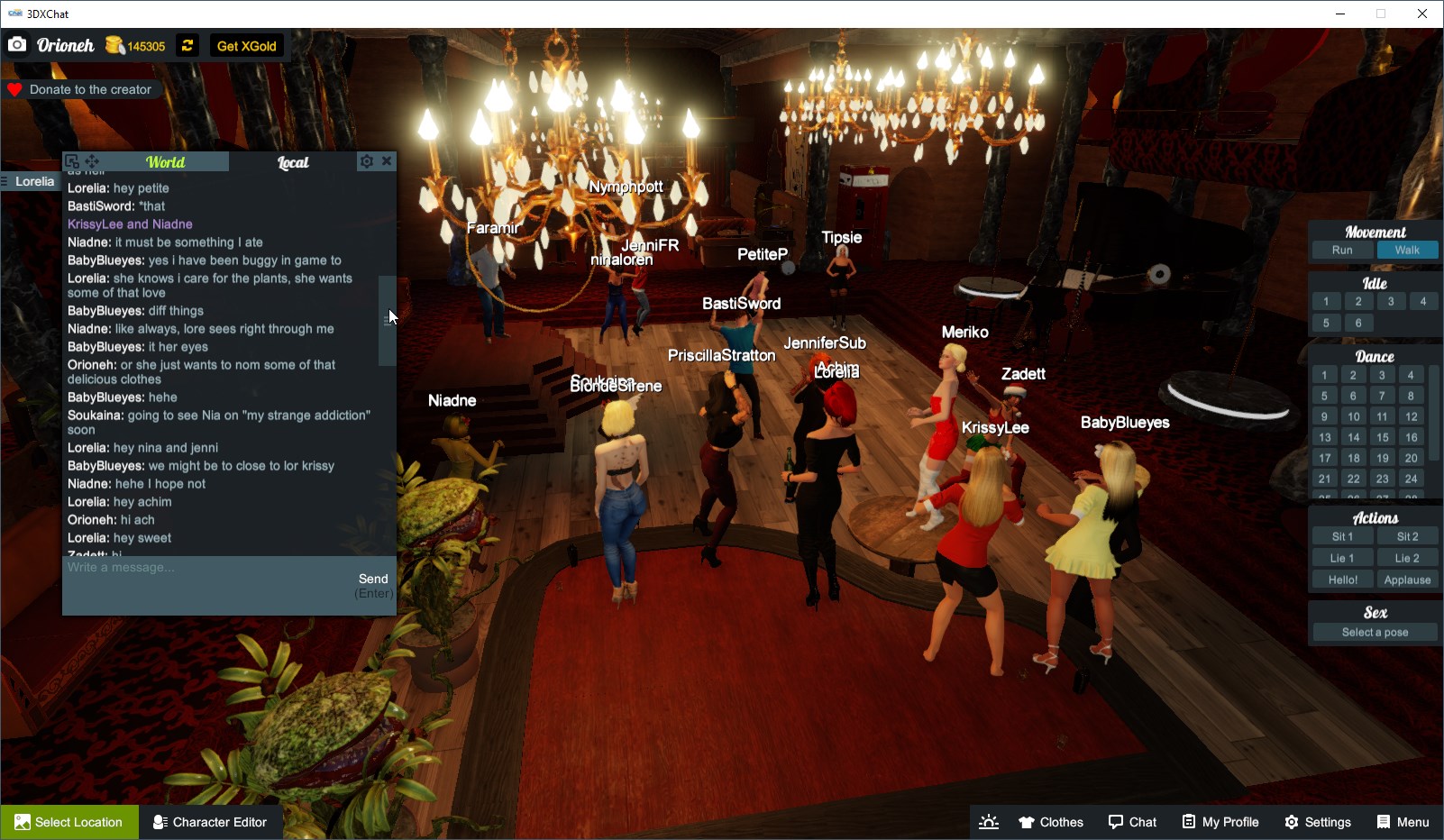Click Donate to the creator
Viewport: 1444px width, 840px height.
coord(81,89)
